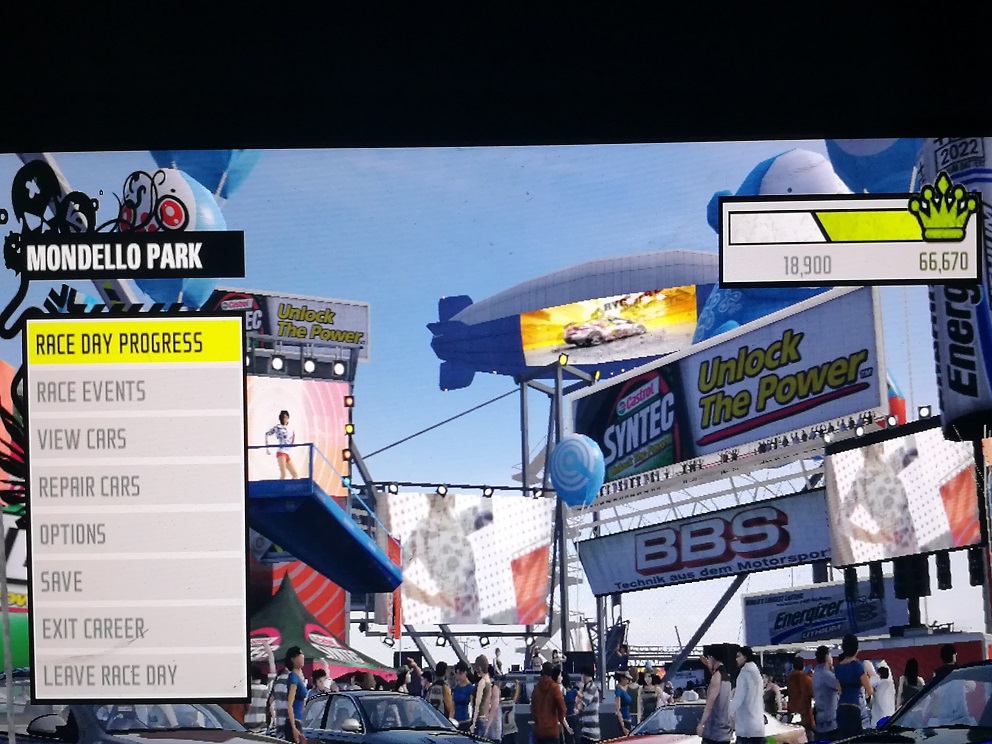The image size is (992, 744).
Task: Select Save in the menu
Action: coord(134,581)
